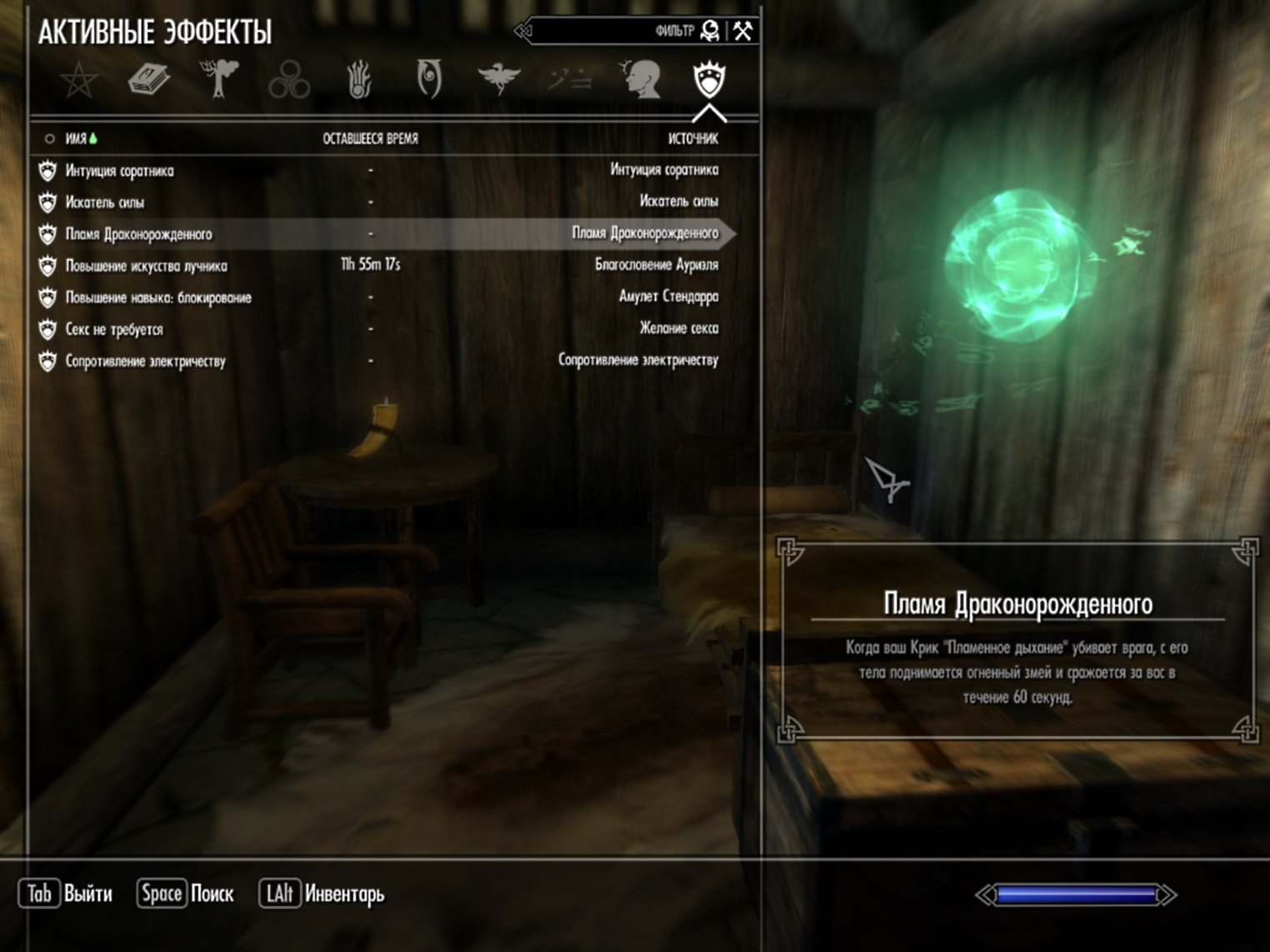Select the shield icon active effects tab
This screenshot has height=952, width=1270.
click(x=709, y=81)
